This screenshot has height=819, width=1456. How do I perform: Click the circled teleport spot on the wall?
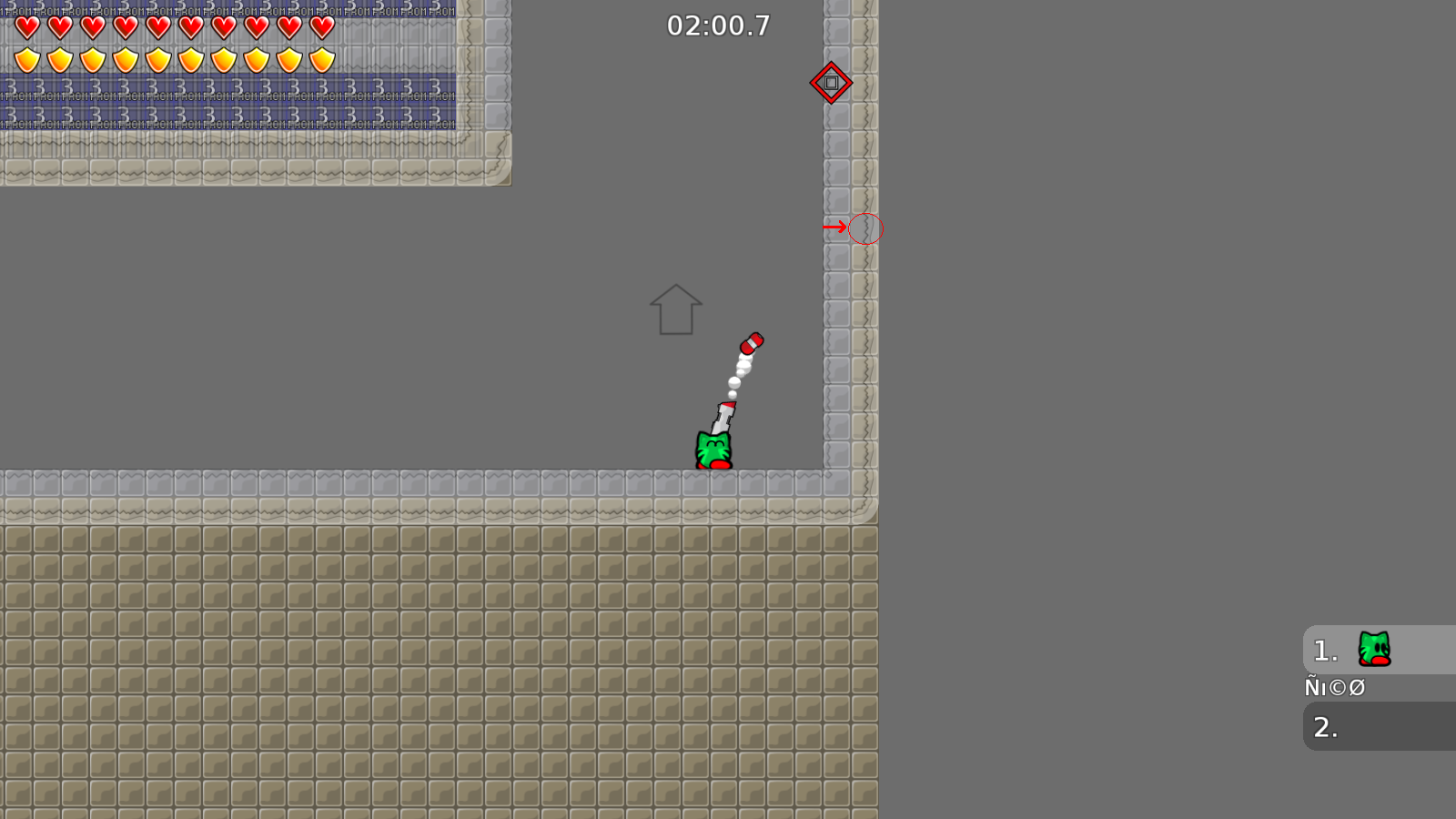(865, 229)
